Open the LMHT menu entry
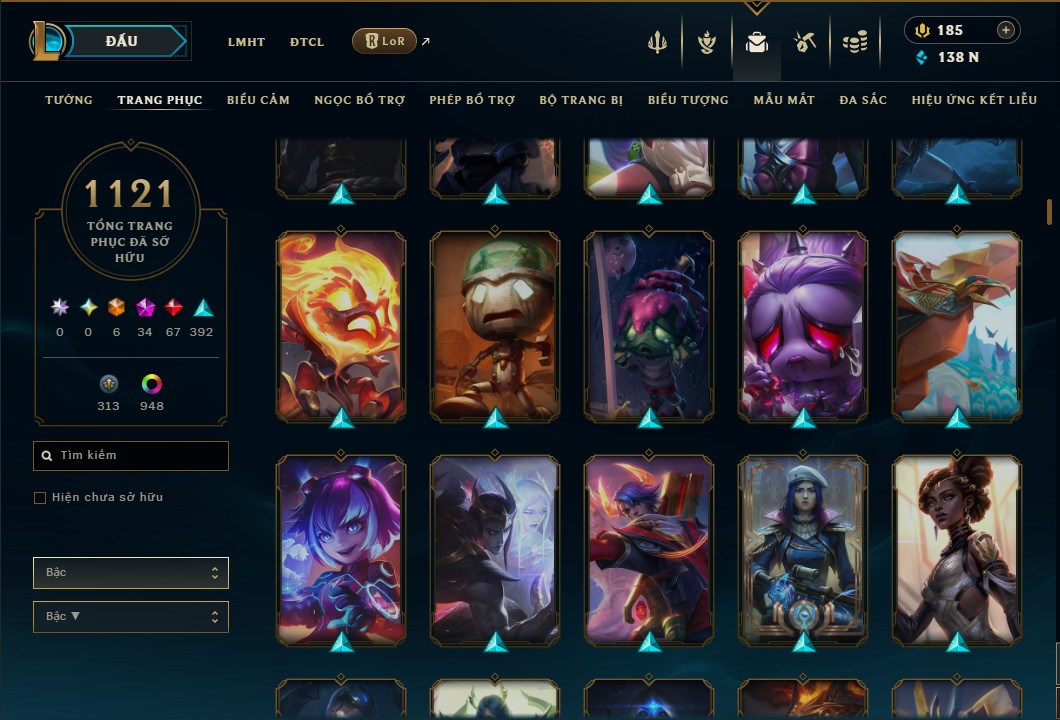 coord(246,42)
